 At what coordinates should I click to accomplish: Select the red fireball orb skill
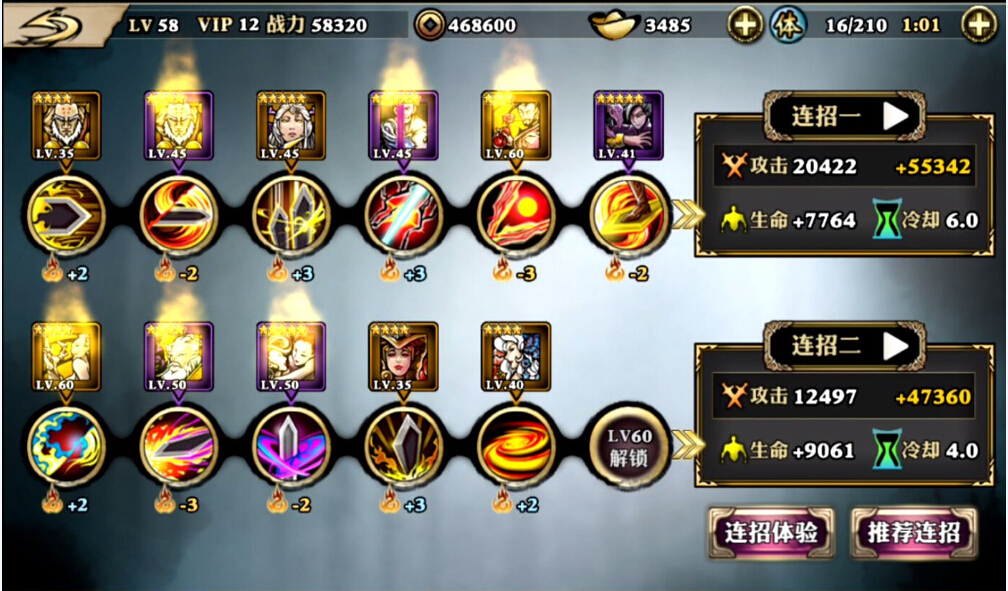[515, 215]
